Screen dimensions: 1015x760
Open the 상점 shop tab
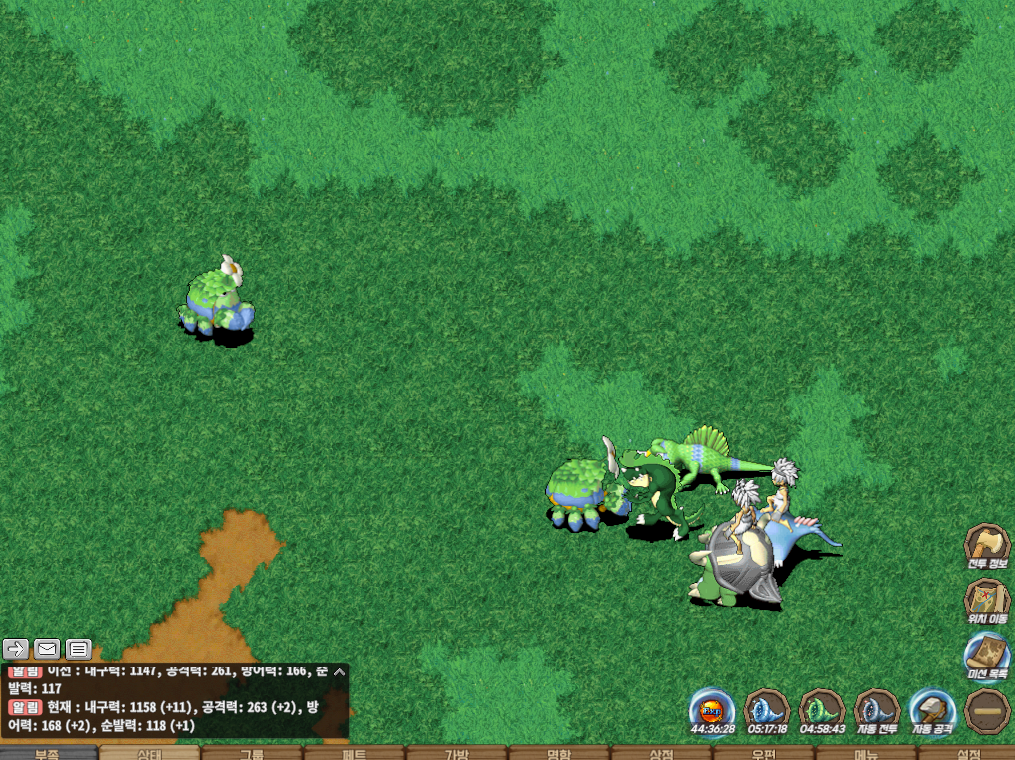coord(660,753)
